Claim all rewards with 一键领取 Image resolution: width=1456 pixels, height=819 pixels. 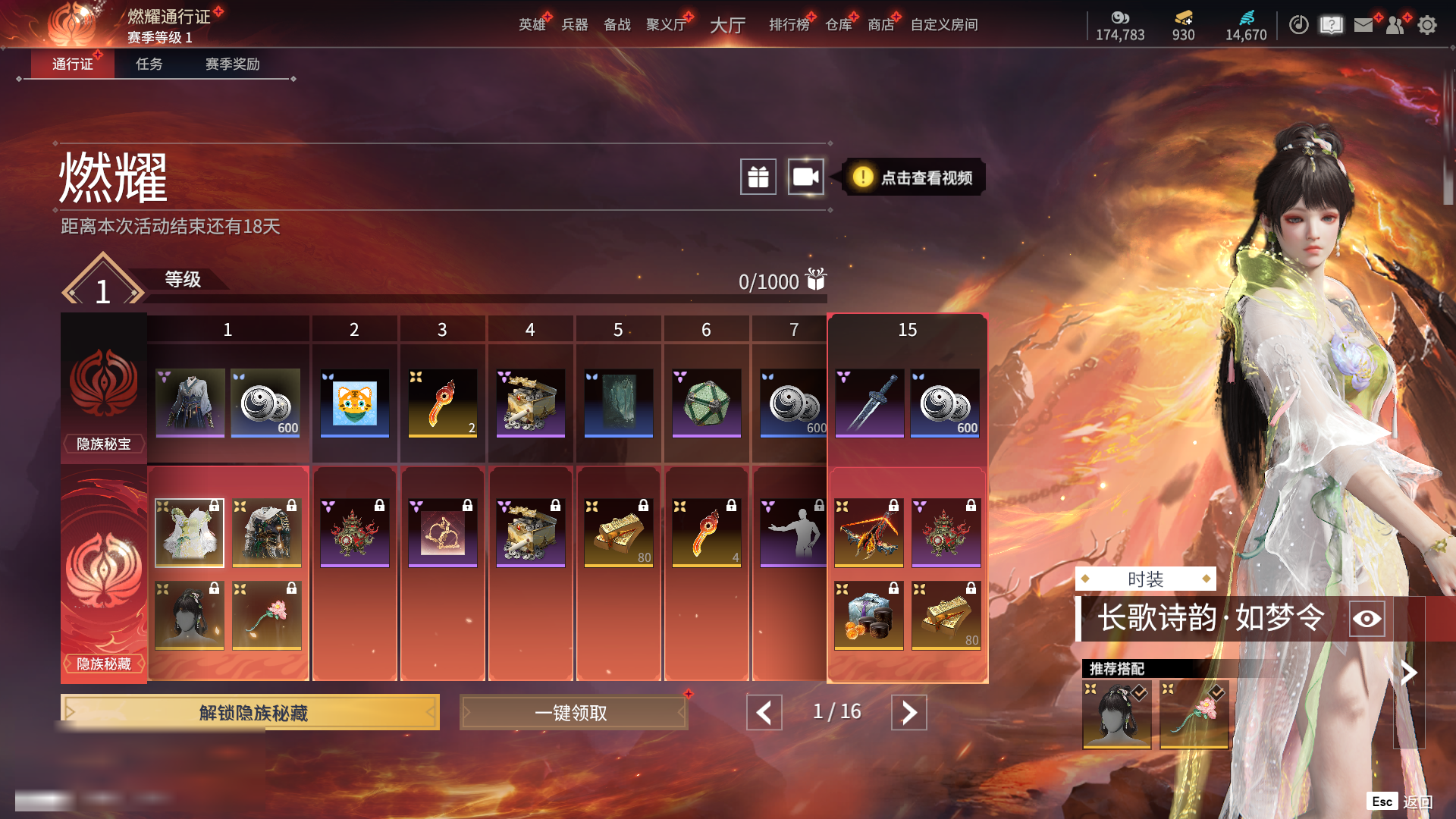(x=573, y=713)
